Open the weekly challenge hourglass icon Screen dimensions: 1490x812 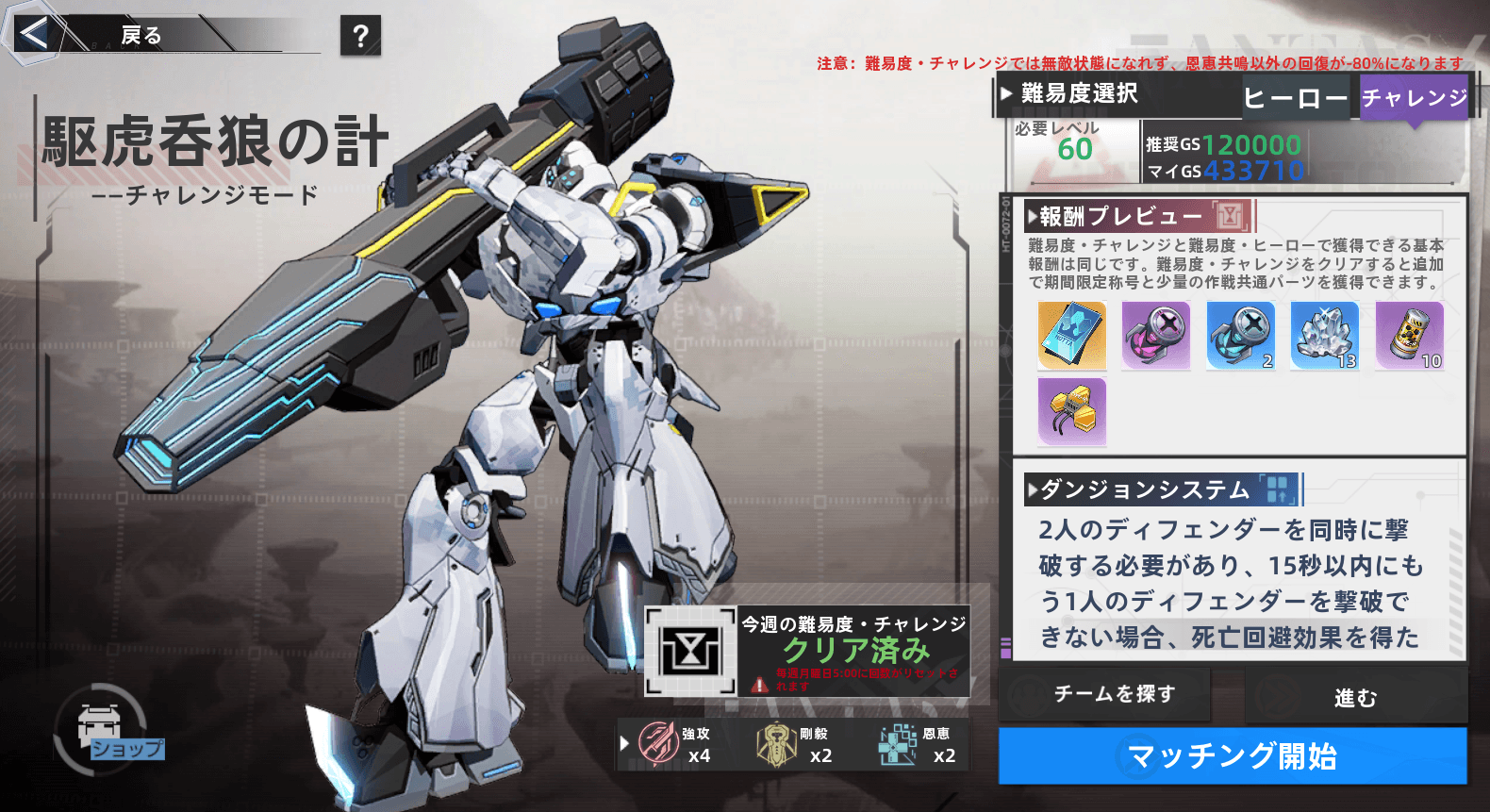[691, 651]
